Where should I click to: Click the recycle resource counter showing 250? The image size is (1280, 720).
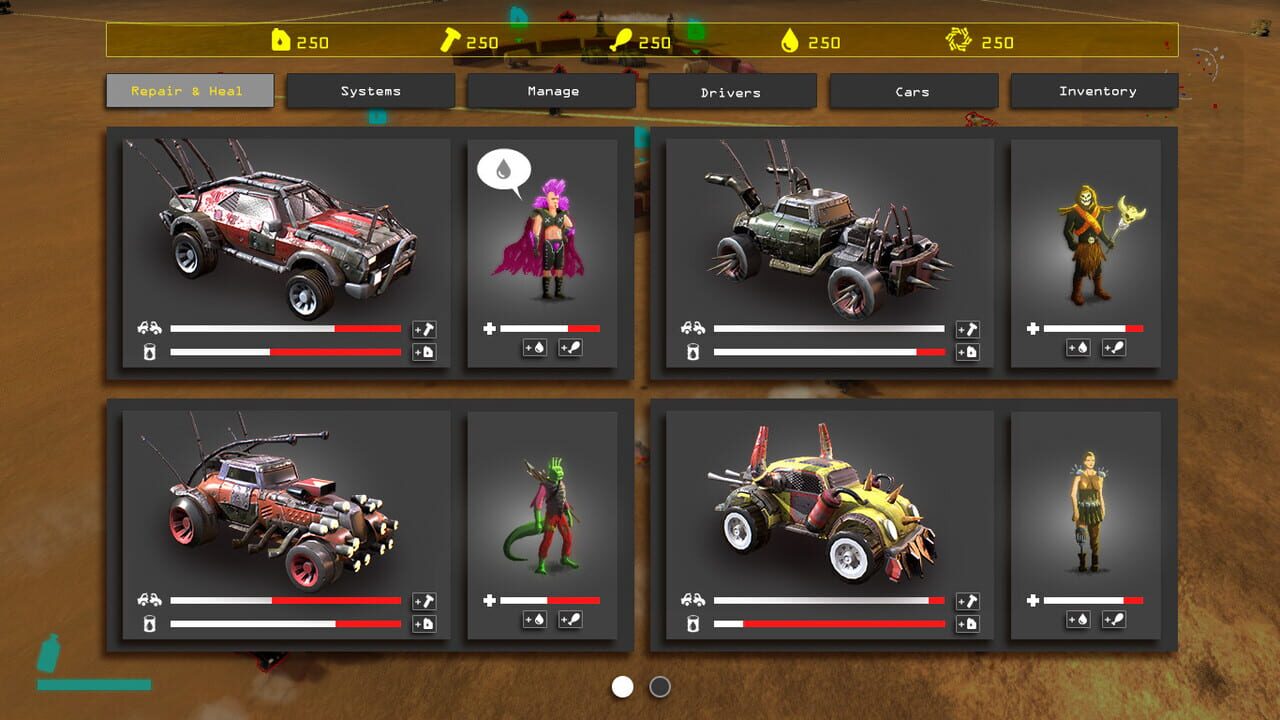(x=976, y=42)
